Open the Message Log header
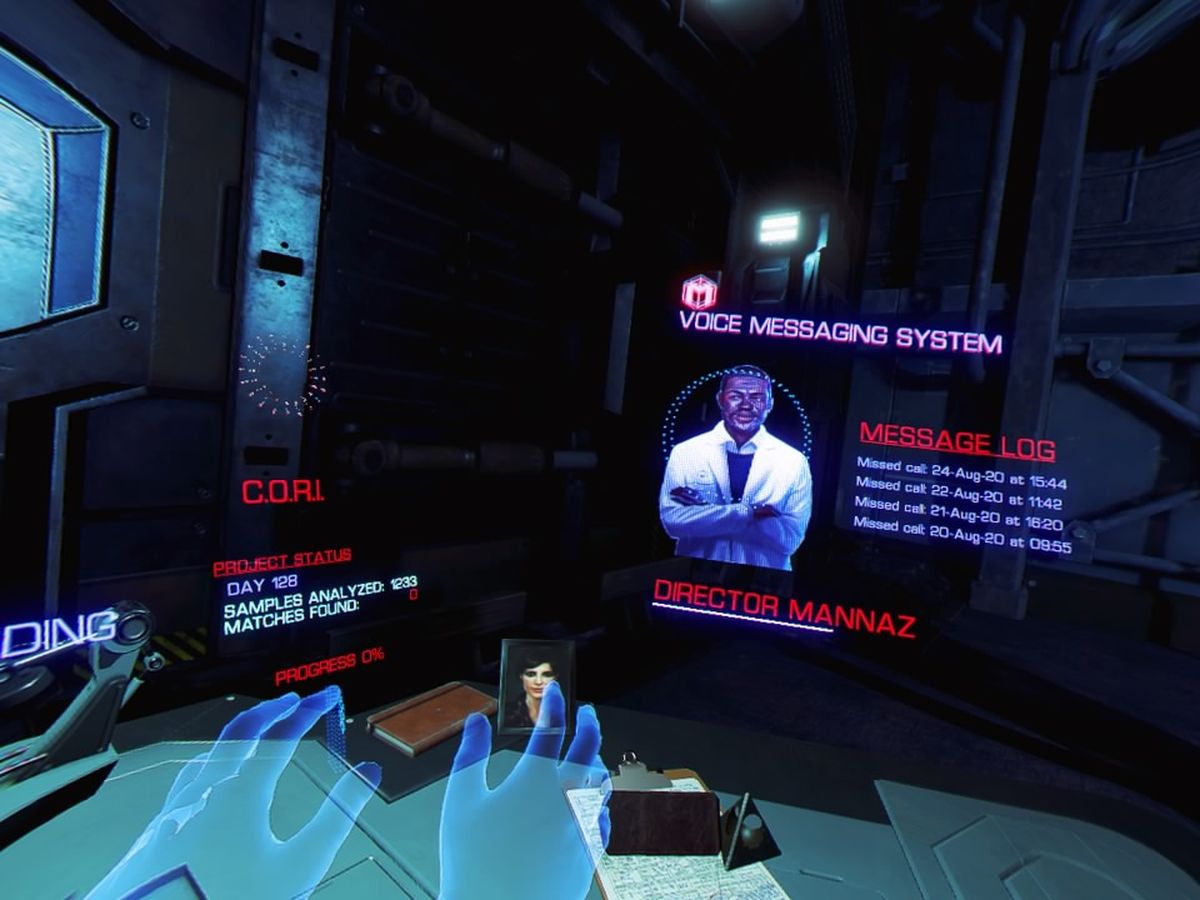The height and width of the screenshot is (900, 1200). pyautogui.click(x=957, y=440)
